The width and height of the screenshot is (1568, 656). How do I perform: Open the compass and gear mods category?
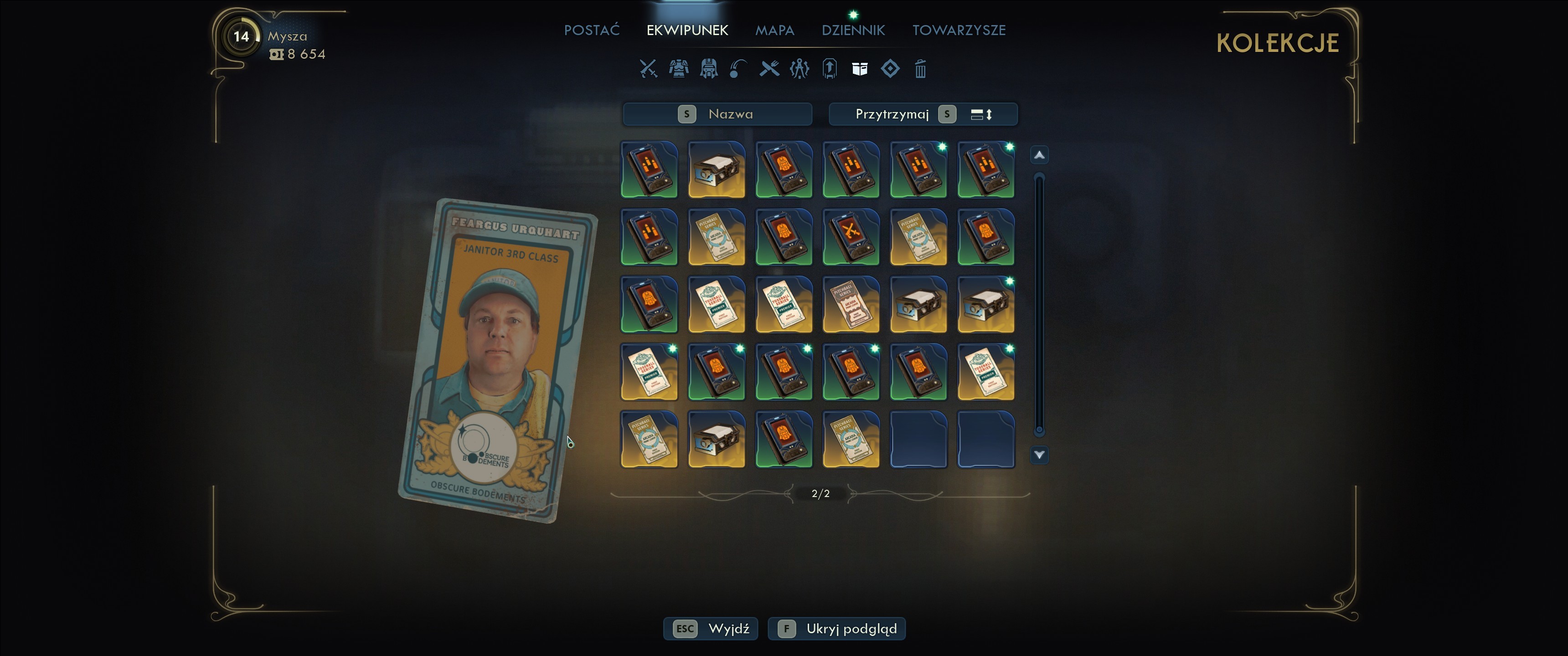pyautogui.click(x=799, y=69)
